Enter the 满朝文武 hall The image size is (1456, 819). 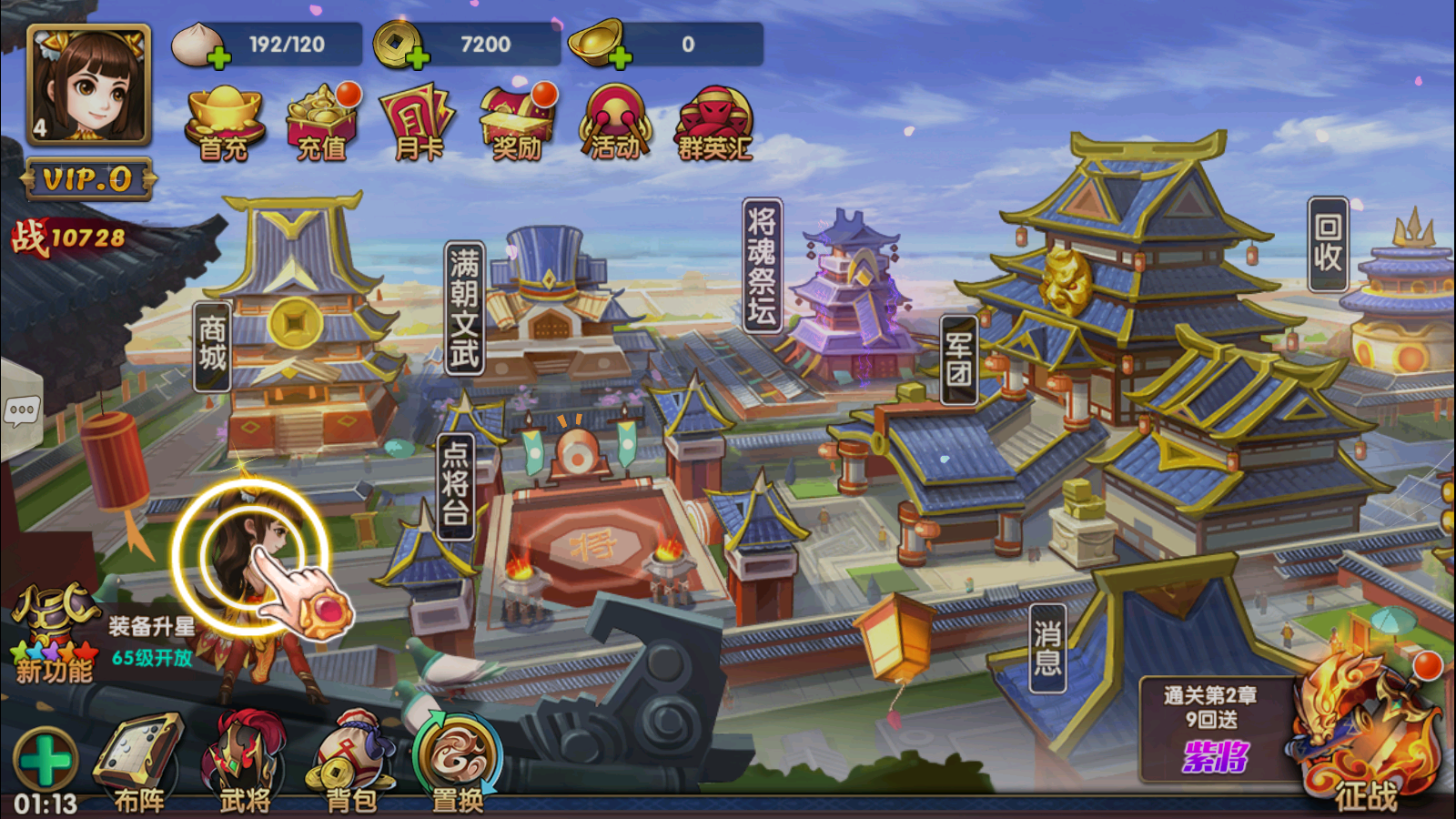pos(464,308)
